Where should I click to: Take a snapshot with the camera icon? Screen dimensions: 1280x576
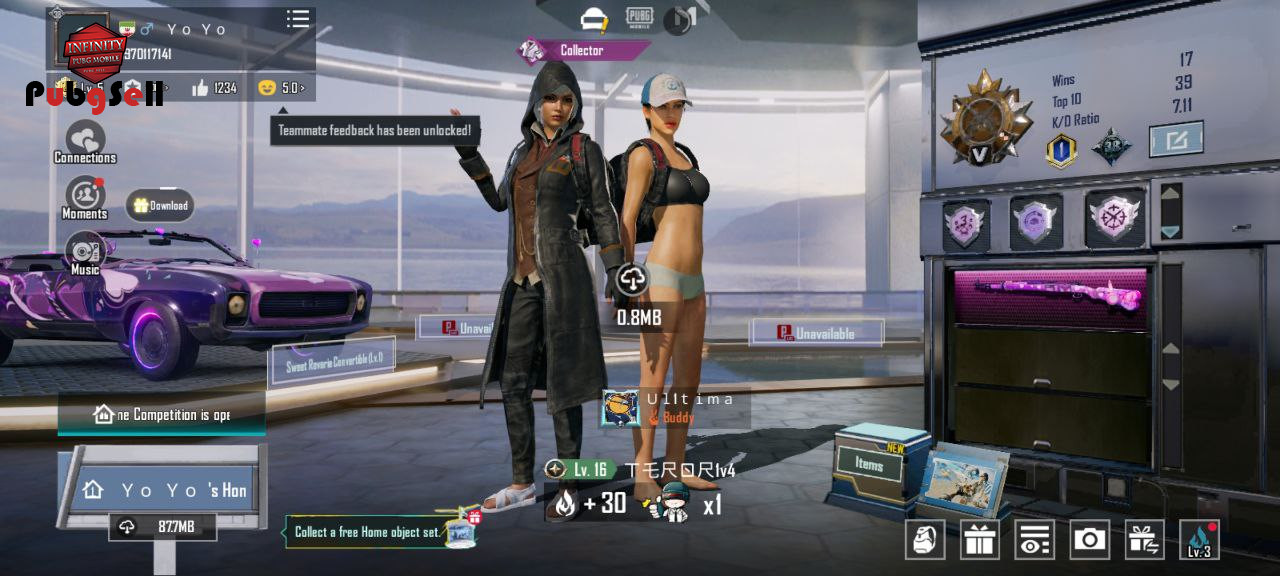point(1089,540)
